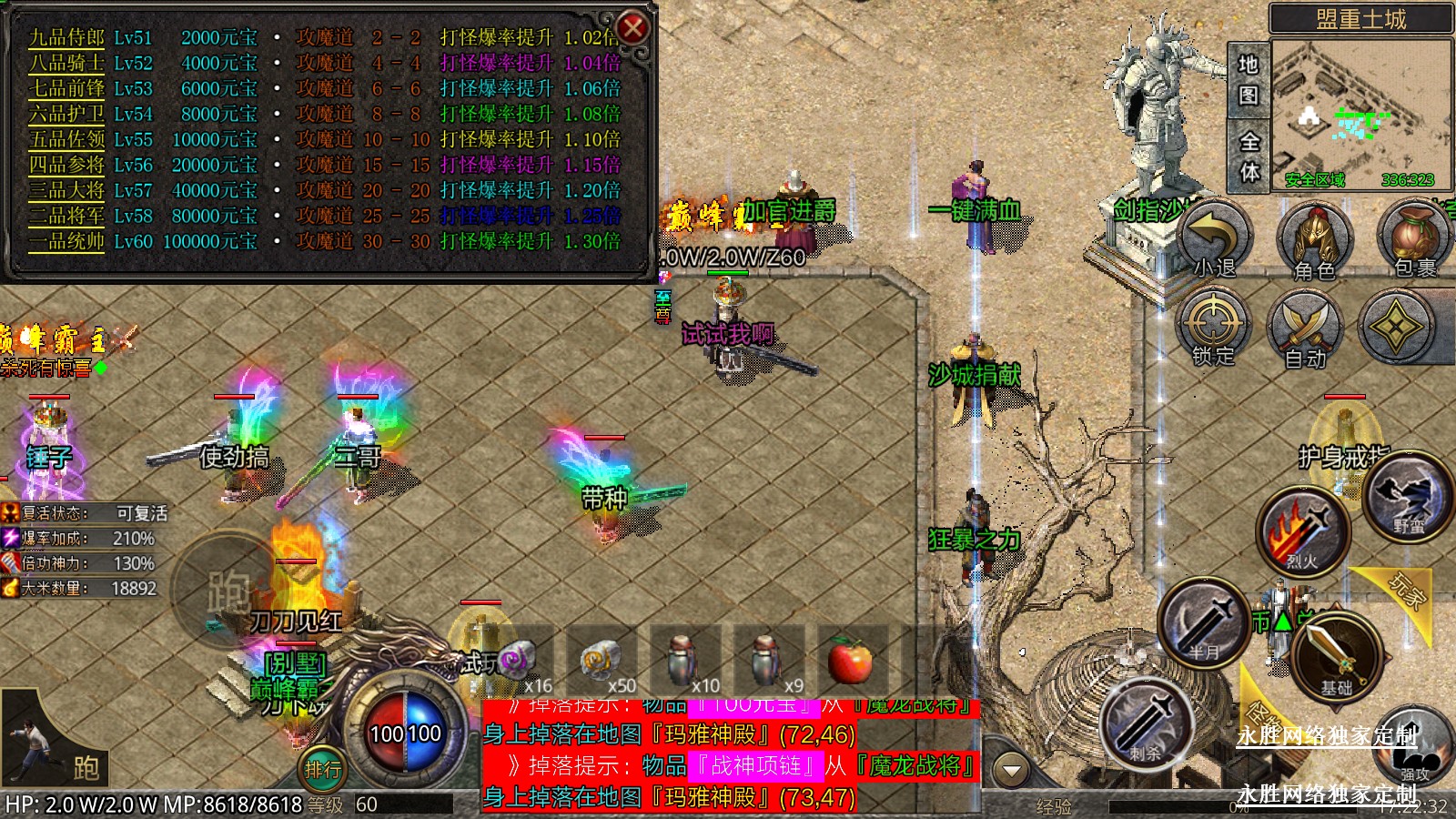This screenshot has width=1456, height=819.
Task: Activate the 半月 half-moon skill
Action: (1203, 622)
